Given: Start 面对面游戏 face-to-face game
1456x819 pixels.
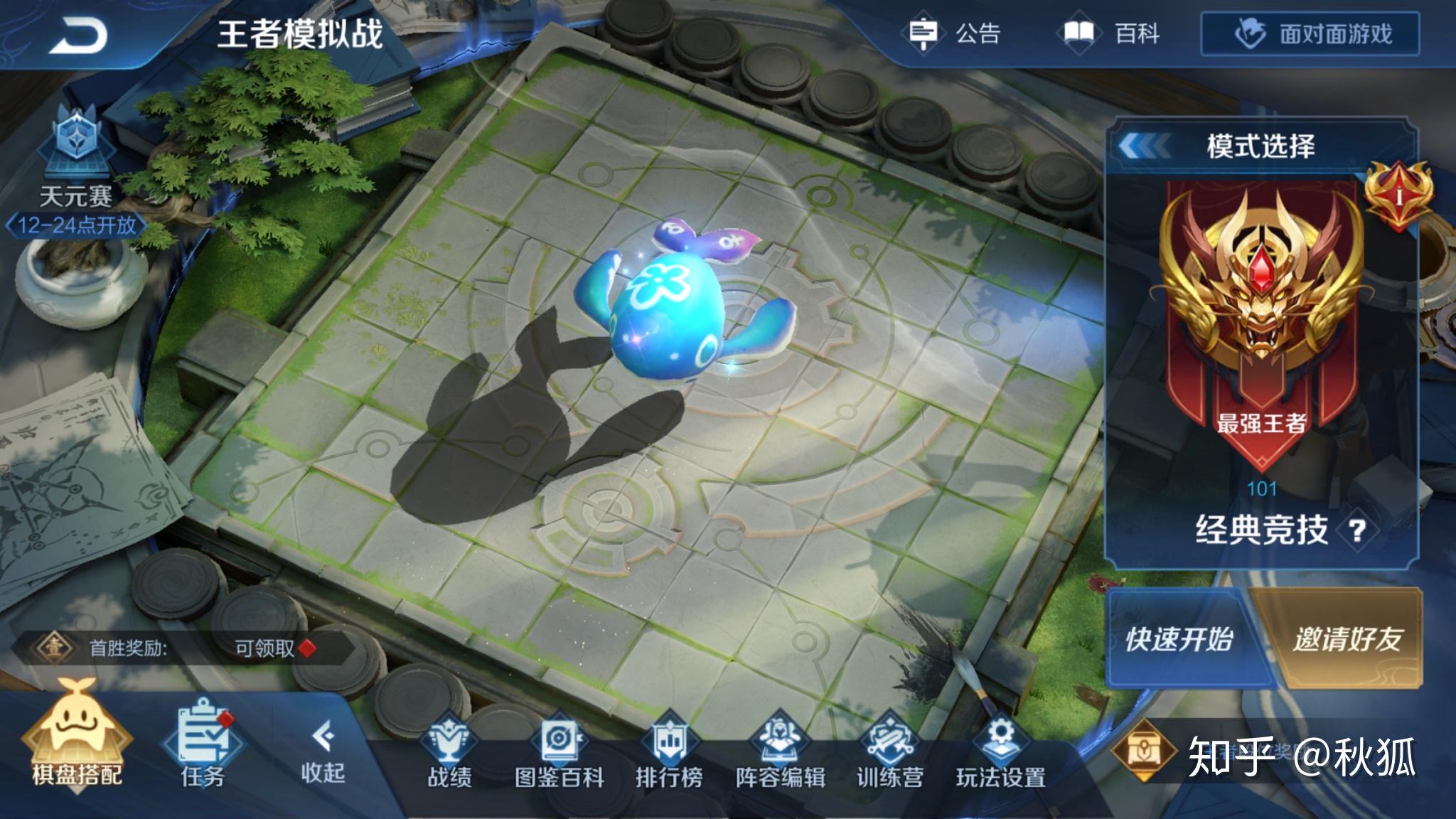Looking at the screenshot, I should tap(1310, 33).
